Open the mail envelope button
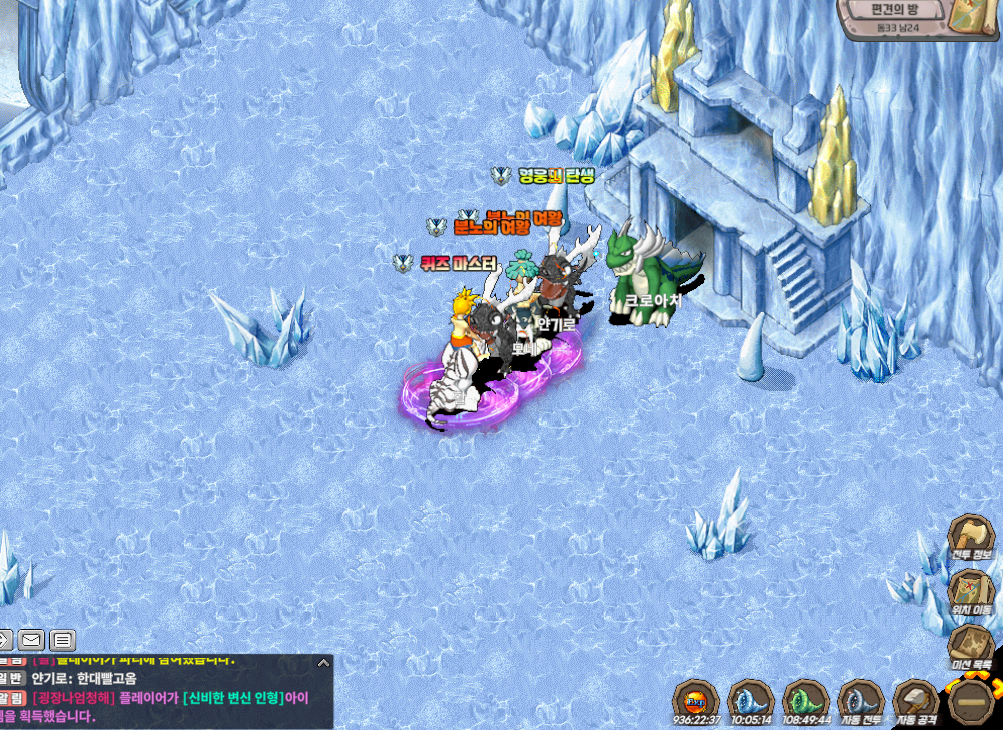The height and width of the screenshot is (730, 1003). (x=31, y=640)
